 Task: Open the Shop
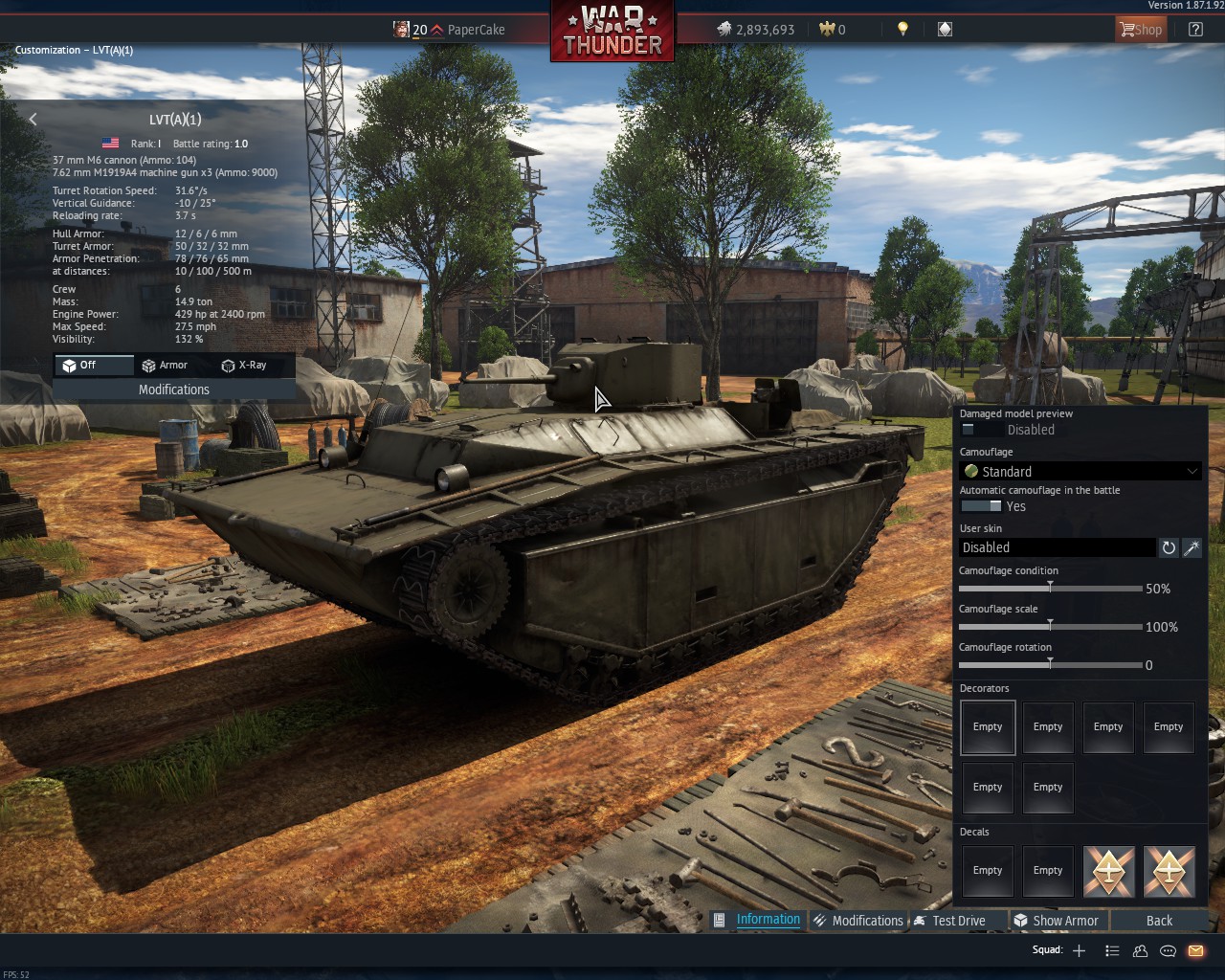click(x=1141, y=30)
